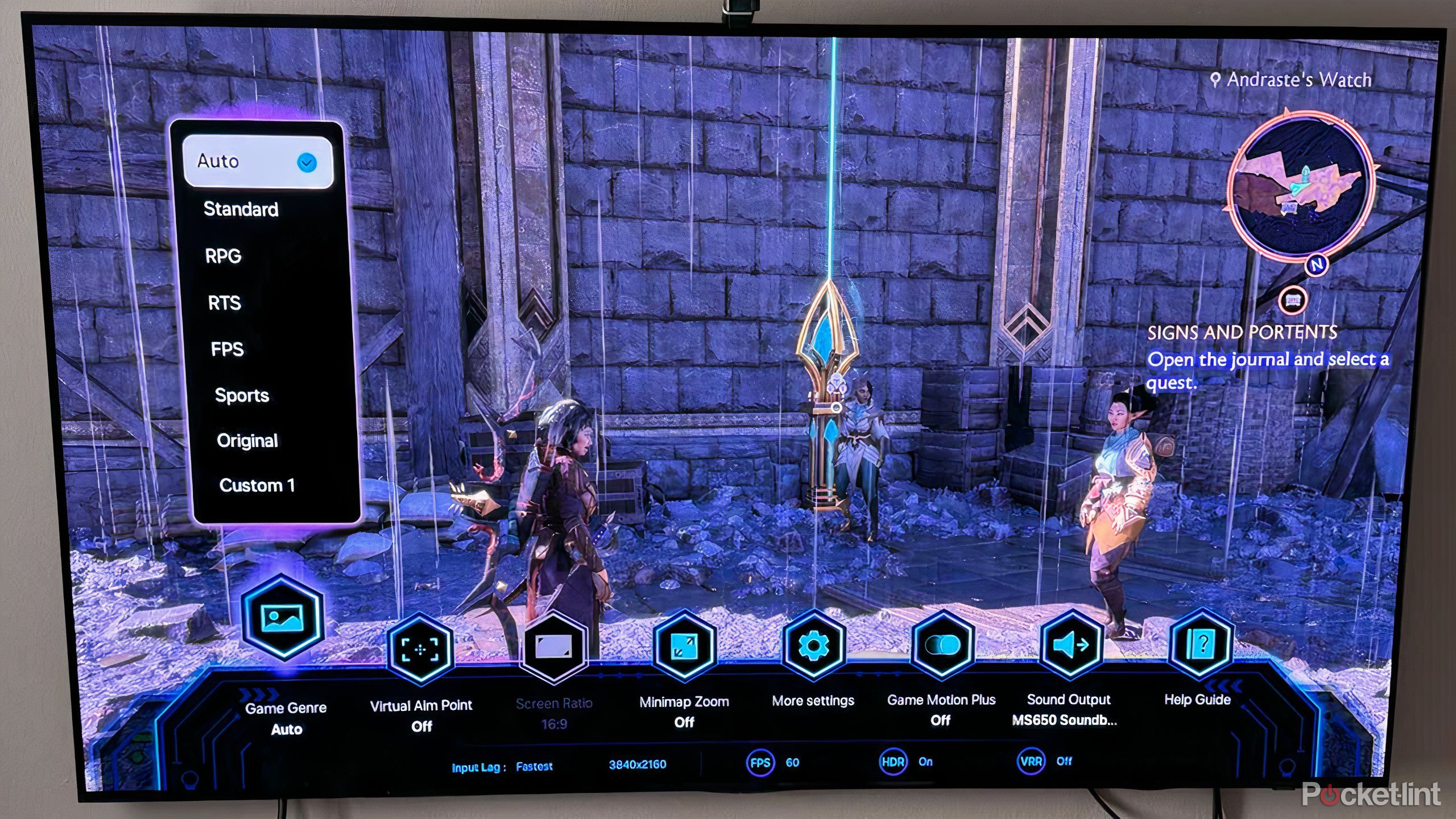Select the Original genre option
The image size is (1456, 819).
click(x=247, y=441)
